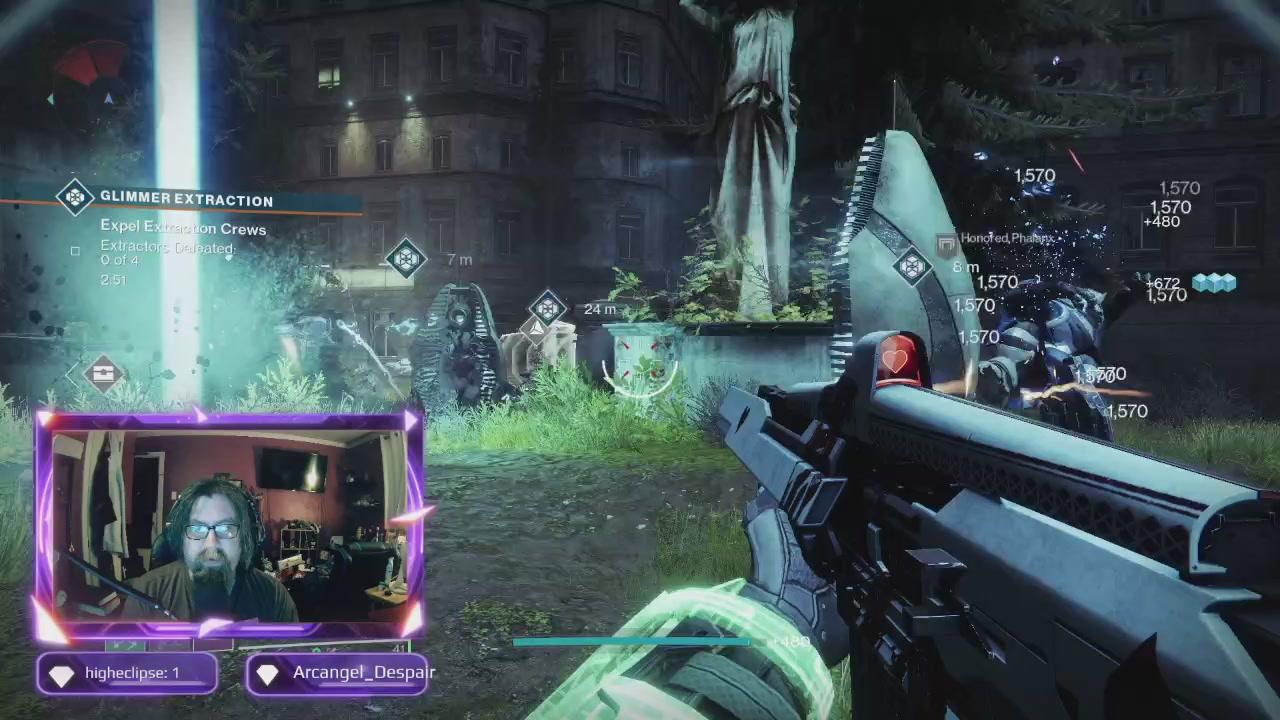The image size is (1280, 720).
Task: Select the objective marker labeled 7 m
Action: (x=405, y=259)
